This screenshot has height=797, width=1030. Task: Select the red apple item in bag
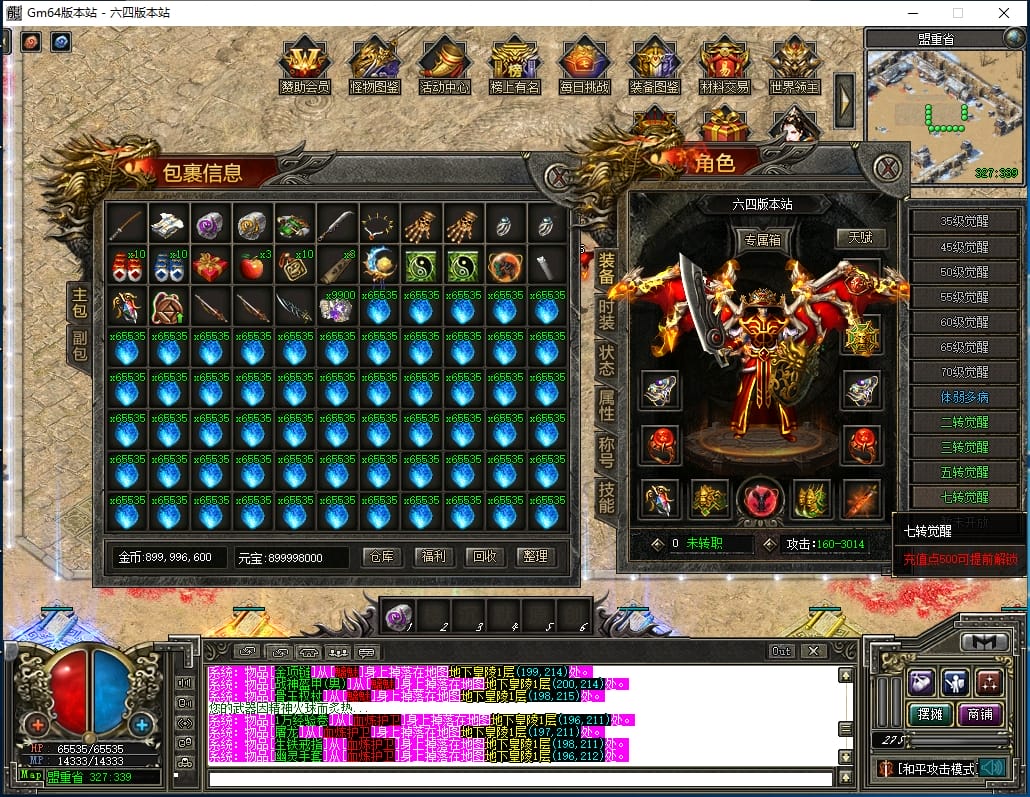(x=253, y=266)
